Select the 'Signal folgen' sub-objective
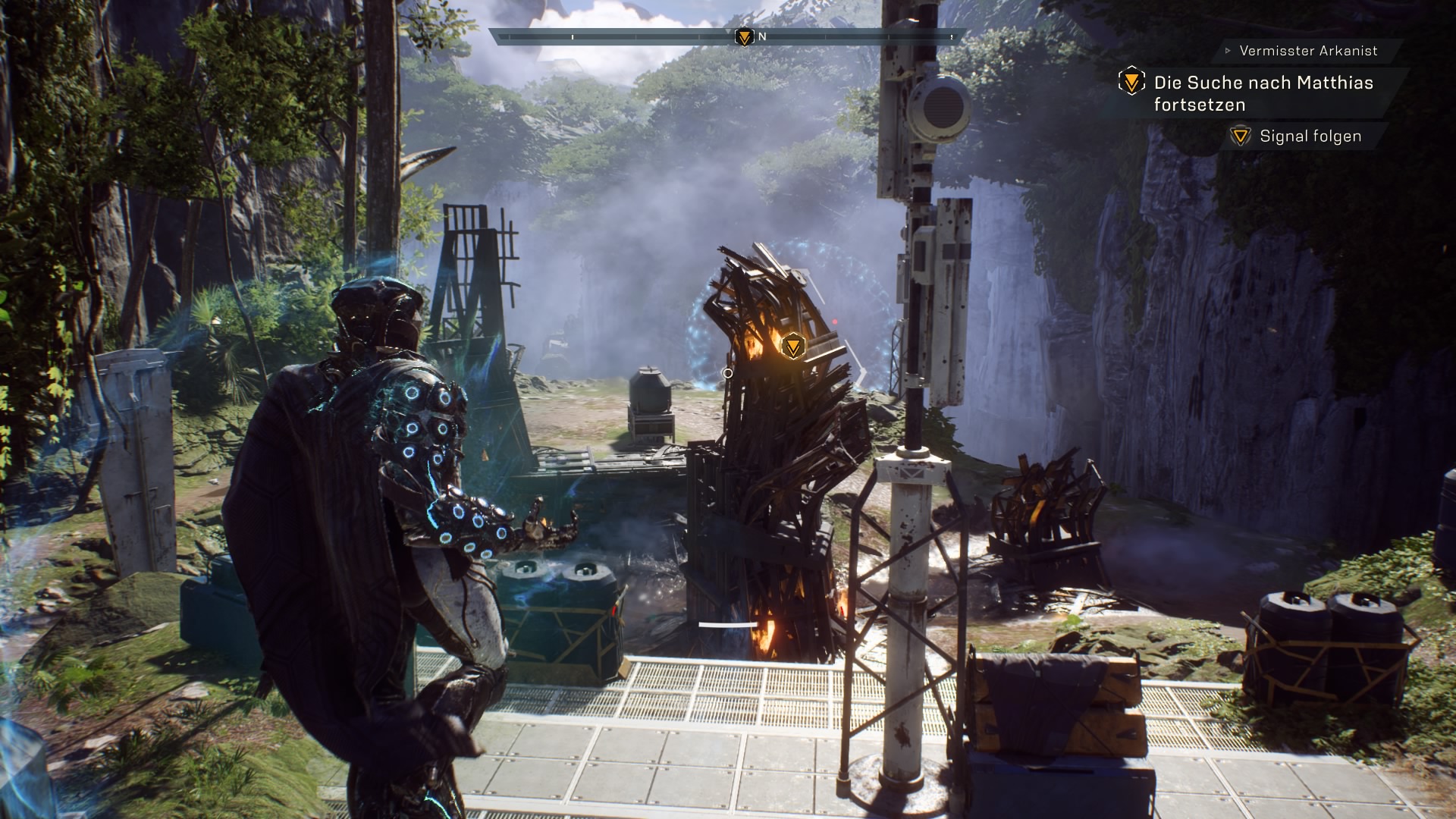 click(x=1310, y=136)
